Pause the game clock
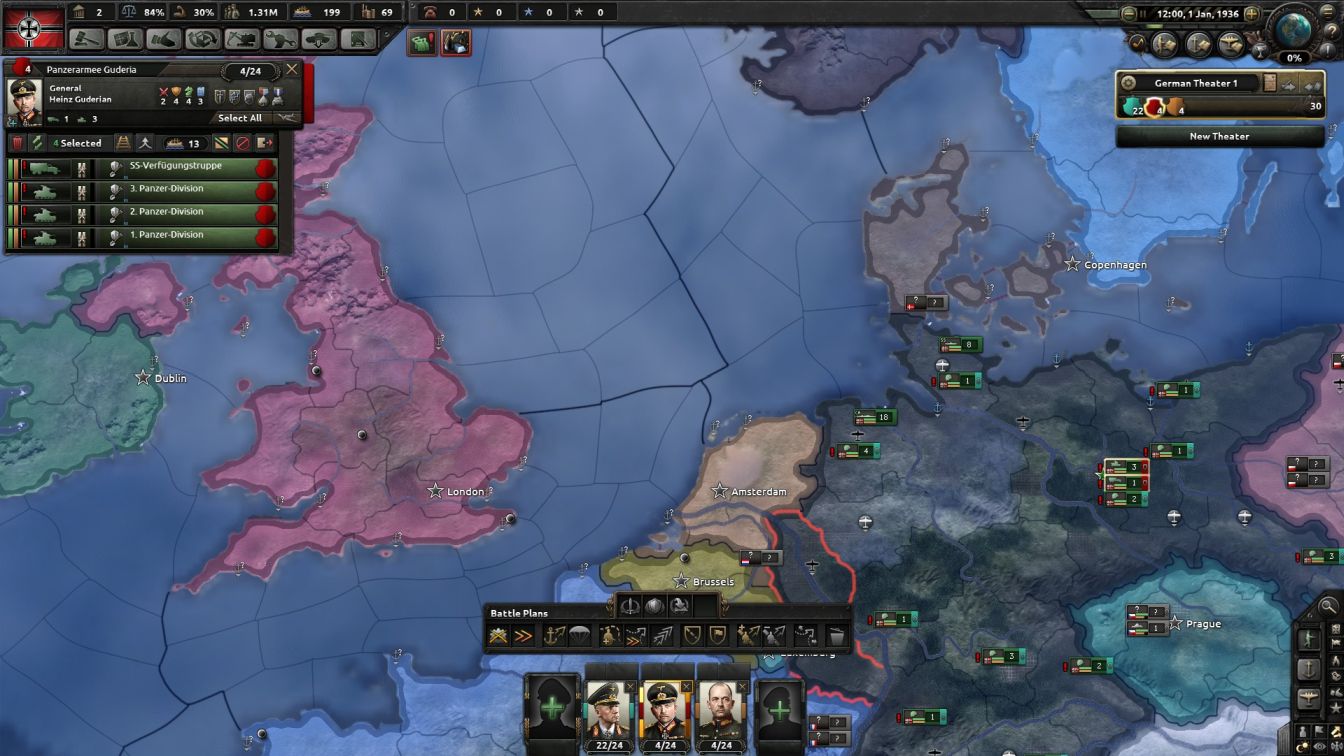This screenshot has width=1344, height=756. pos(1142,13)
